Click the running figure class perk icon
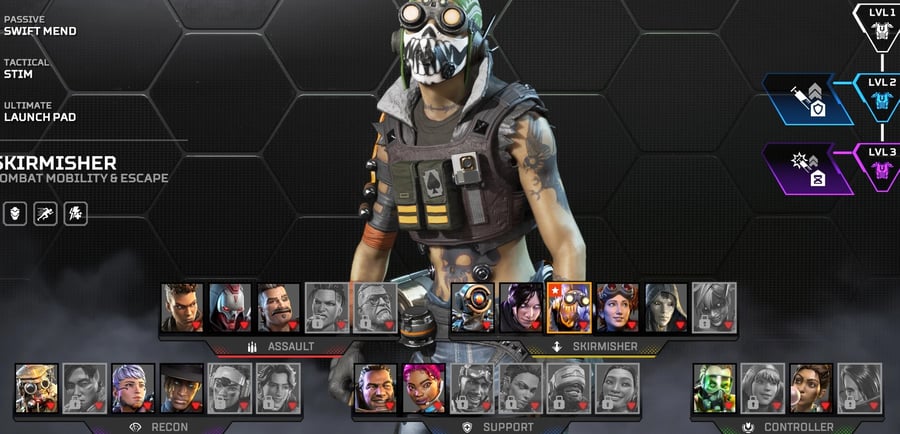 [46, 213]
